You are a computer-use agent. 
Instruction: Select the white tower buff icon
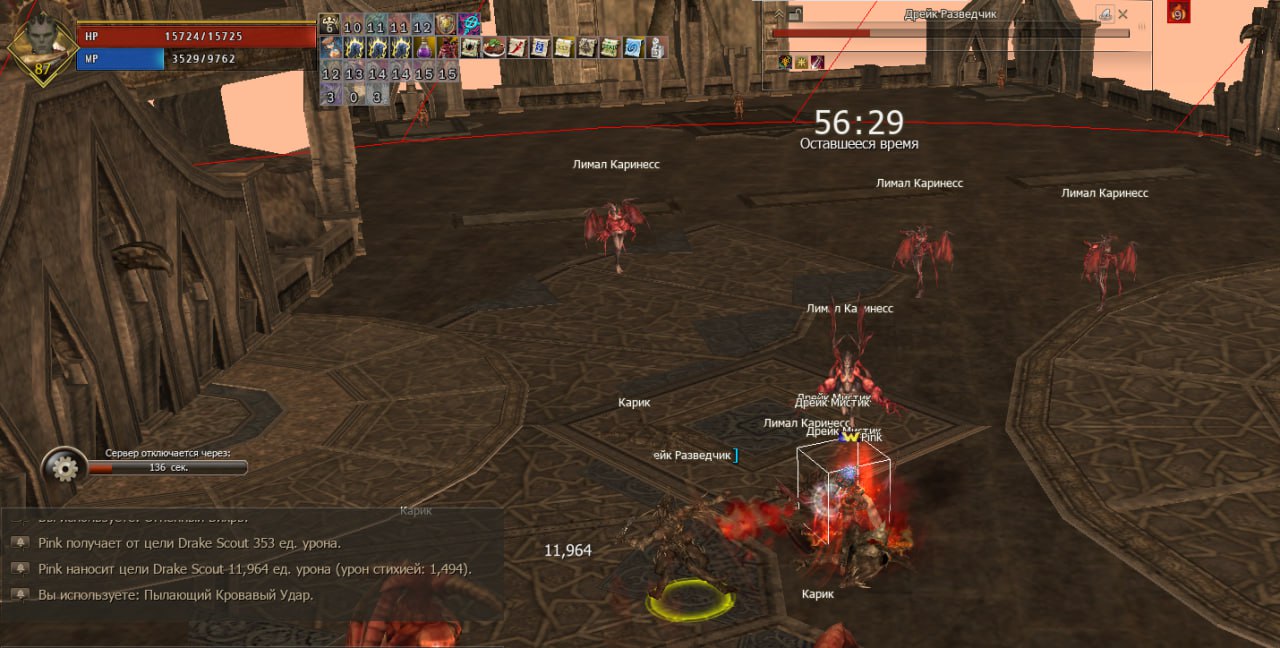pos(656,47)
